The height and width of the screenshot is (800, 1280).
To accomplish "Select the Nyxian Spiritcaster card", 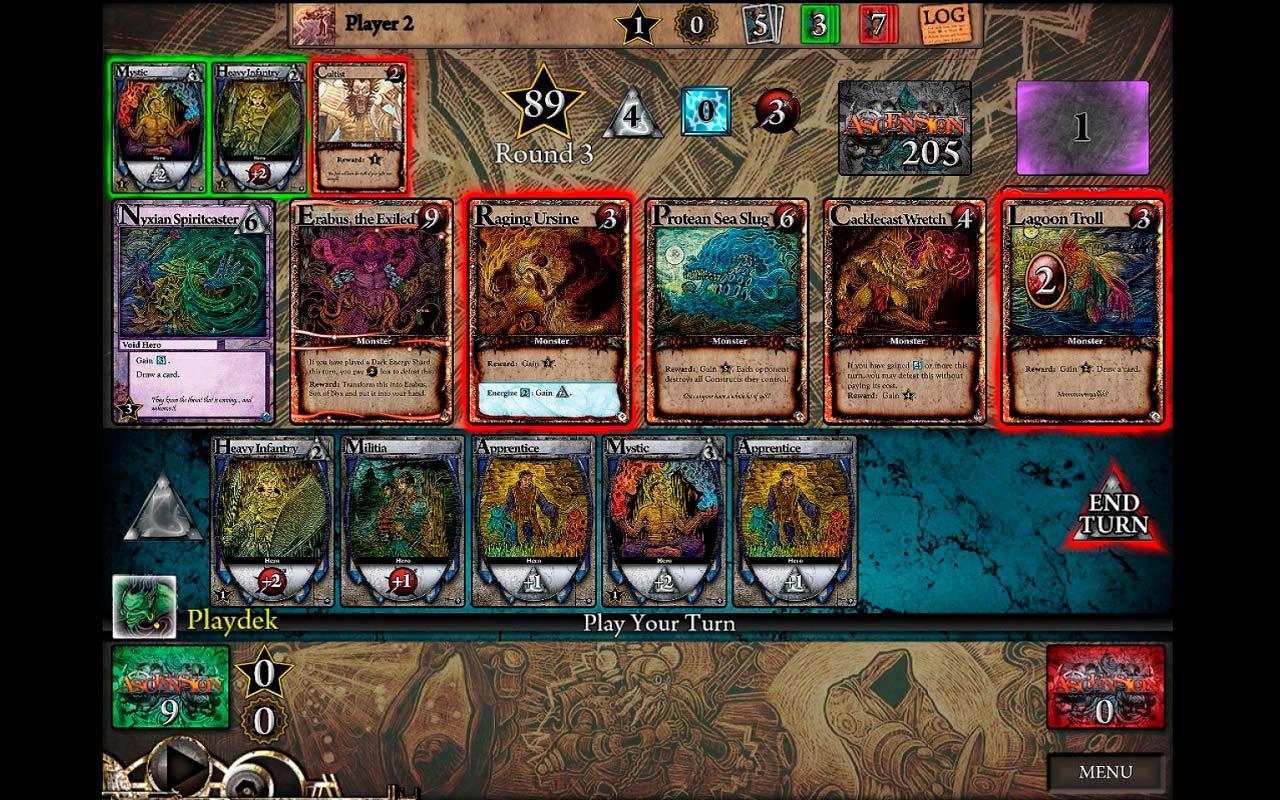I will click(x=194, y=312).
